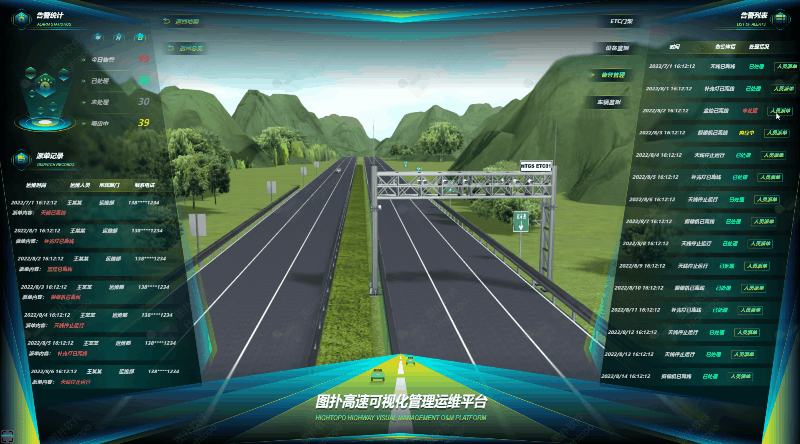Click 人员派单 on the 2022/8/7 alarm
Screen dimensions: 800x444
click(x=765, y=221)
